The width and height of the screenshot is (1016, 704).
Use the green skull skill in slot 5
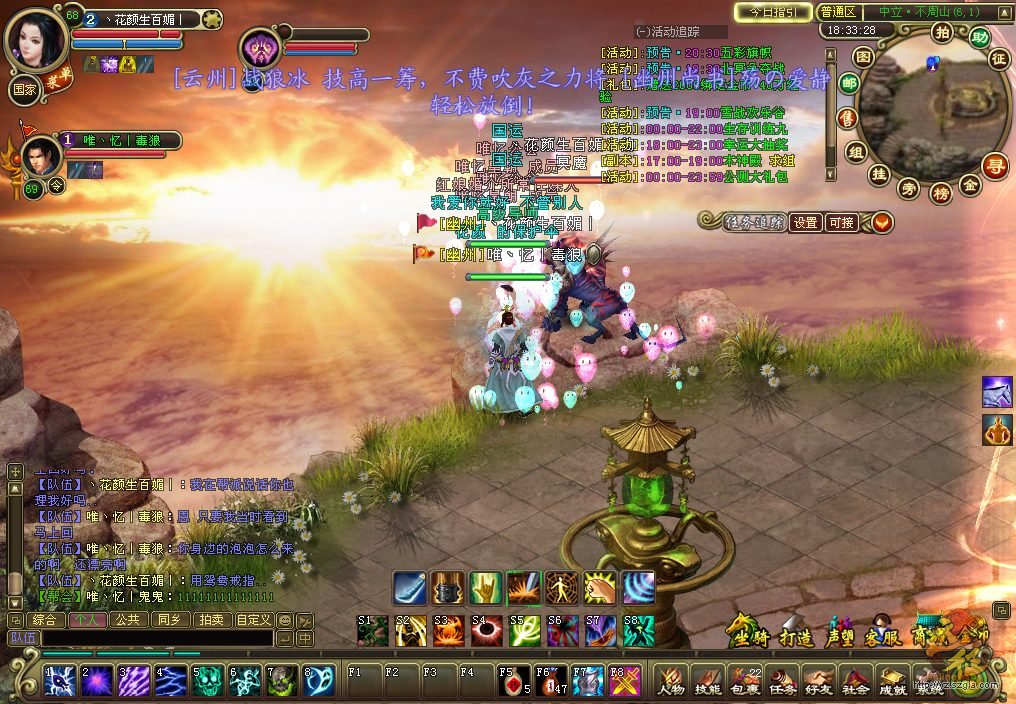coord(207,680)
